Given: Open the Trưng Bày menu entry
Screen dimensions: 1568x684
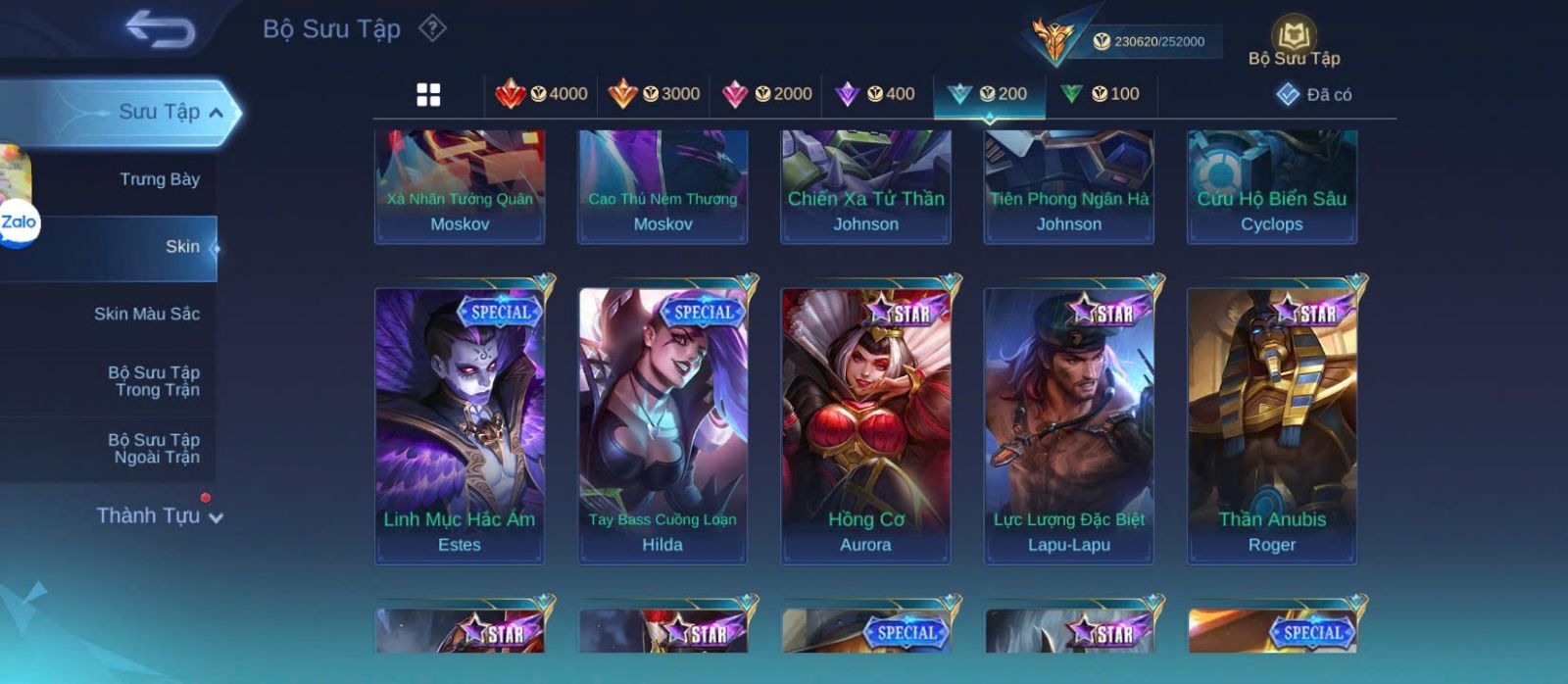Looking at the screenshot, I should pos(159,179).
